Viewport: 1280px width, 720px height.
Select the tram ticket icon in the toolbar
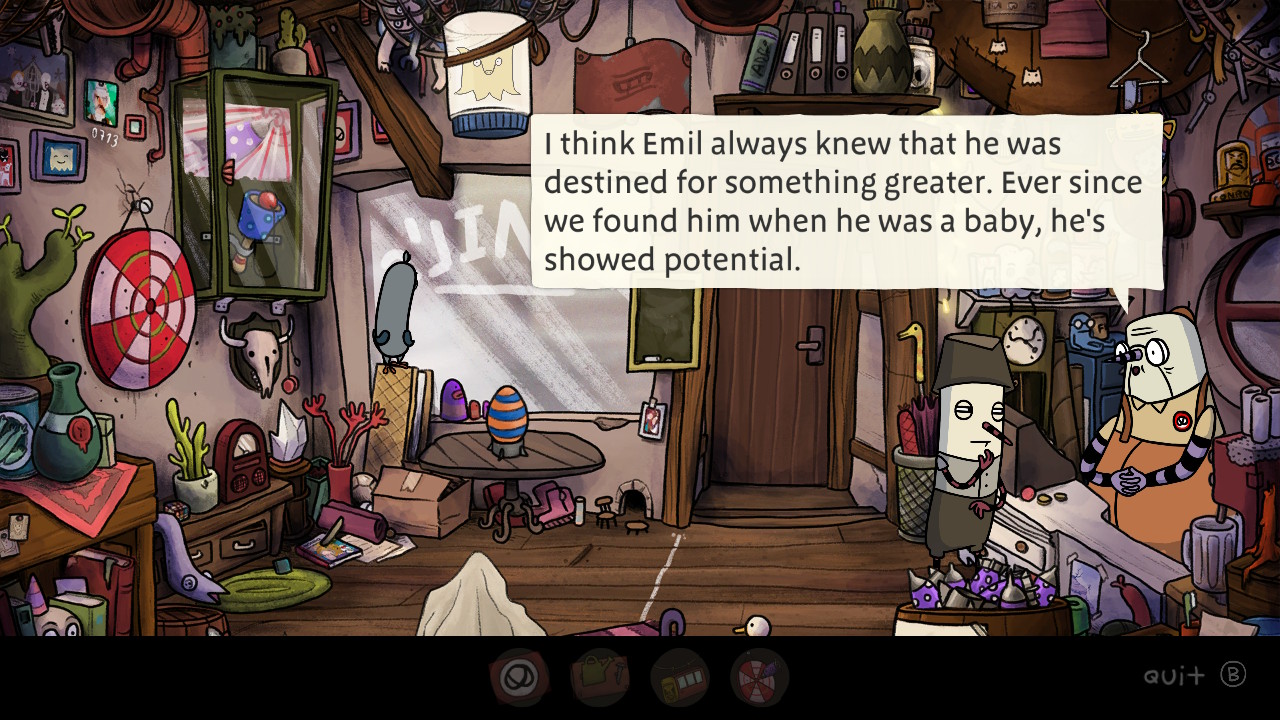point(680,678)
